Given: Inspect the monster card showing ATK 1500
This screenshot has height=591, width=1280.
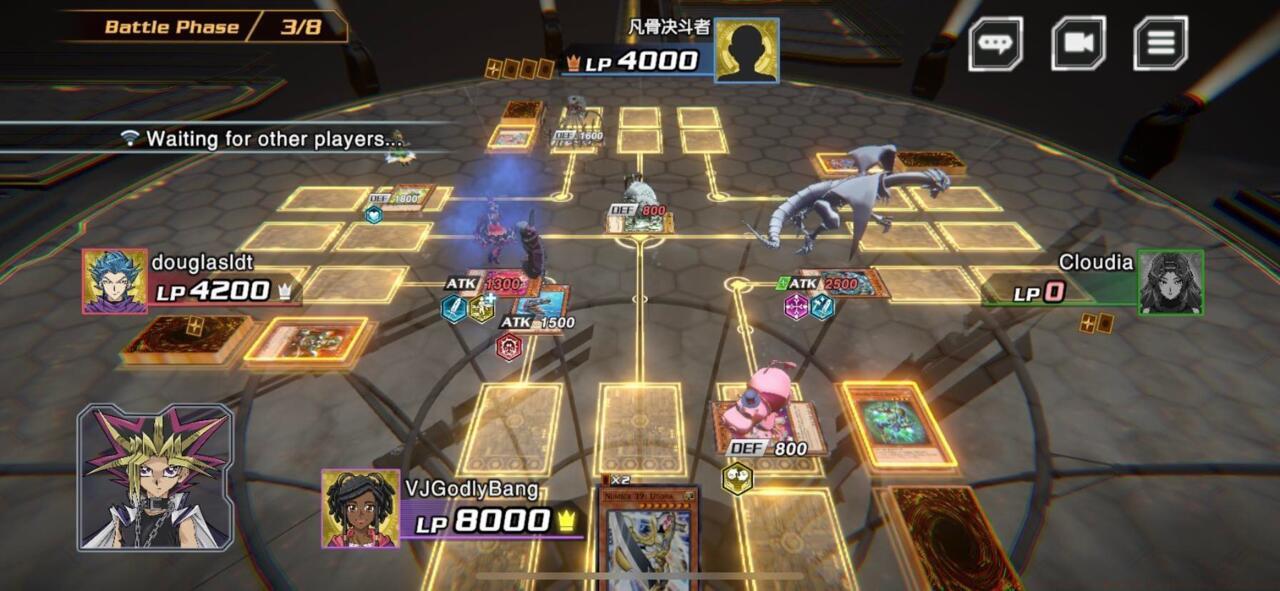Looking at the screenshot, I should tap(541, 302).
